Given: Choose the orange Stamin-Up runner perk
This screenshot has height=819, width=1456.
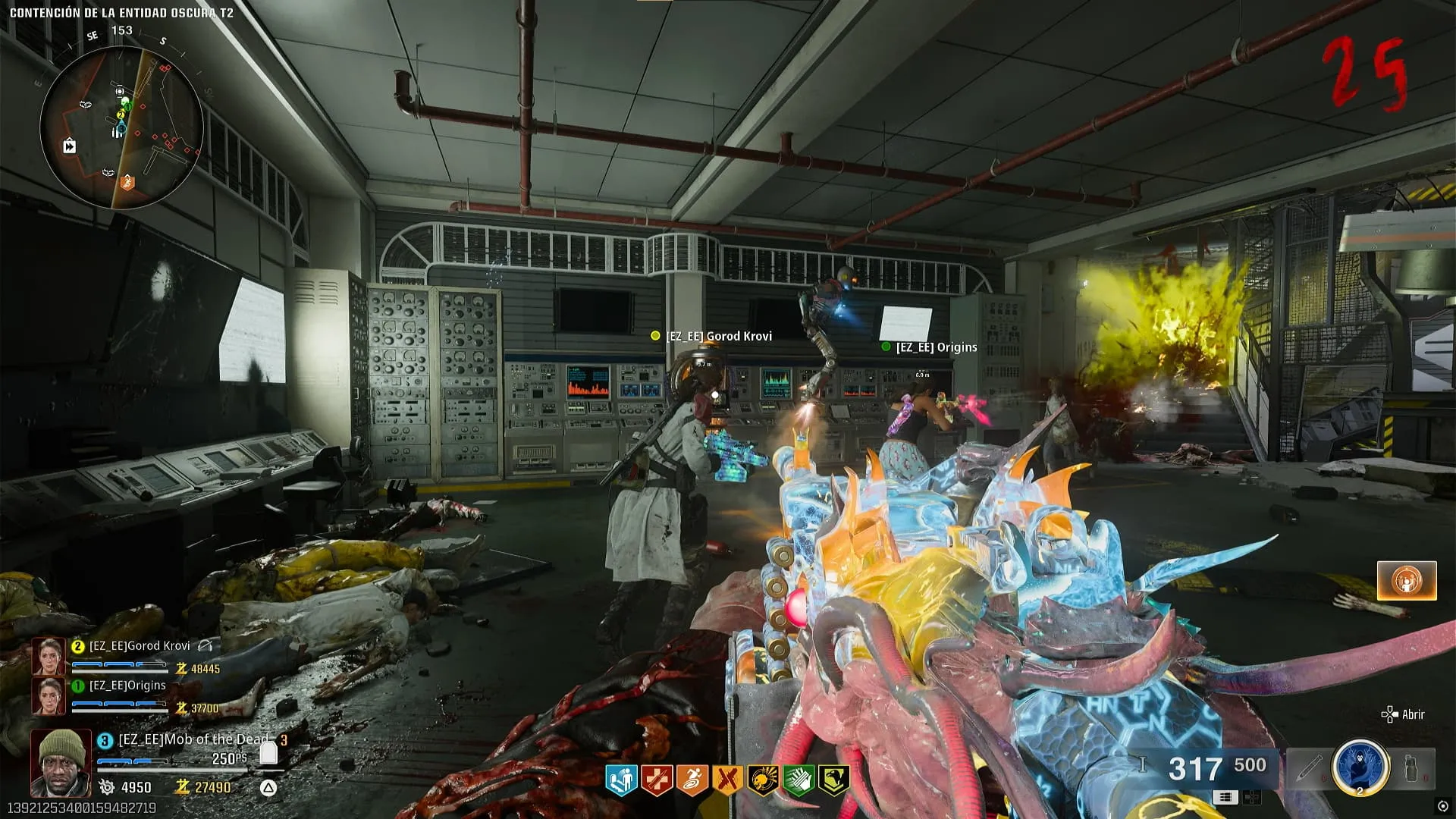Looking at the screenshot, I should [x=692, y=780].
